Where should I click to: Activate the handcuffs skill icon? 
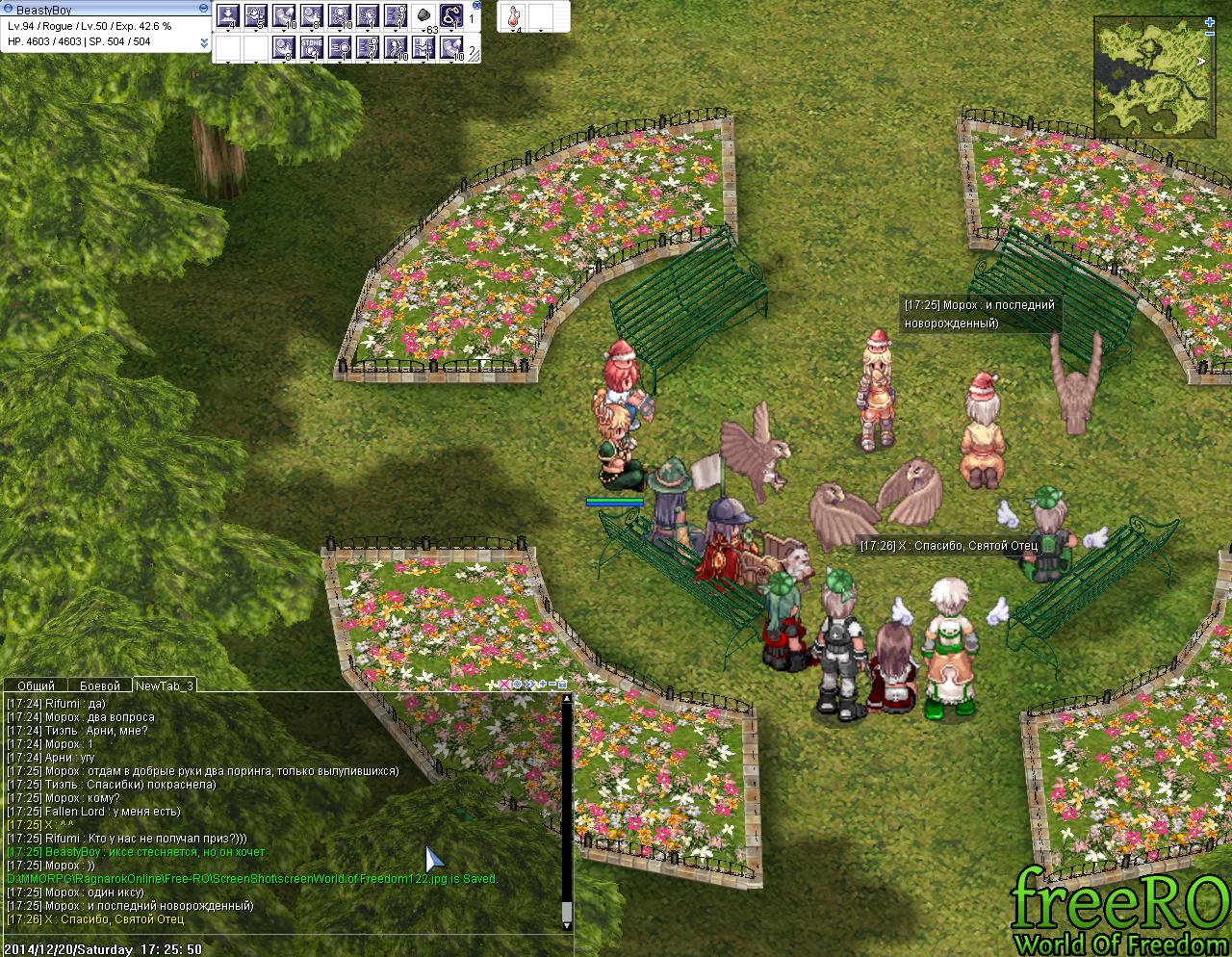click(451, 16)
